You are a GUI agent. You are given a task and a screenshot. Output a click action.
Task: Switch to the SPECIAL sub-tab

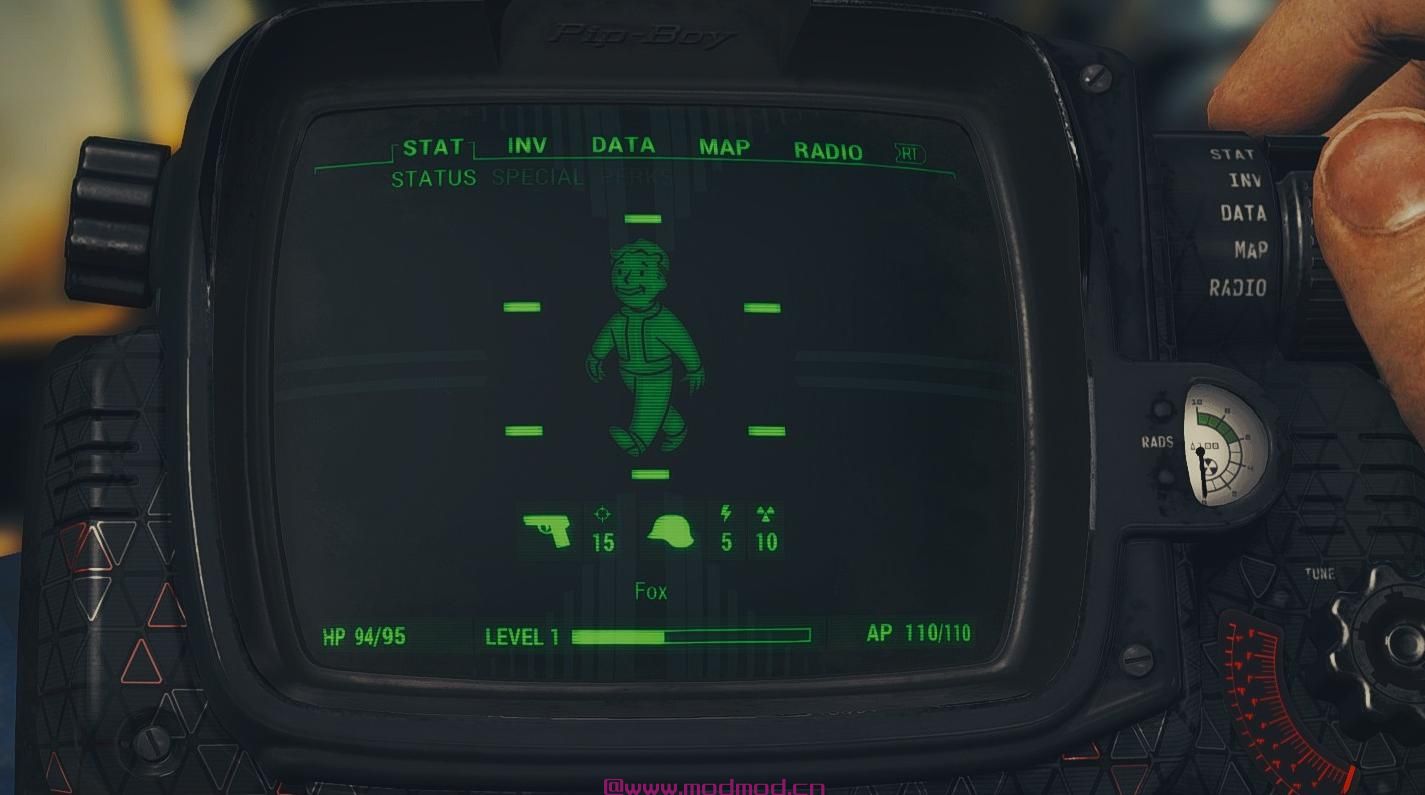(535, 177)
